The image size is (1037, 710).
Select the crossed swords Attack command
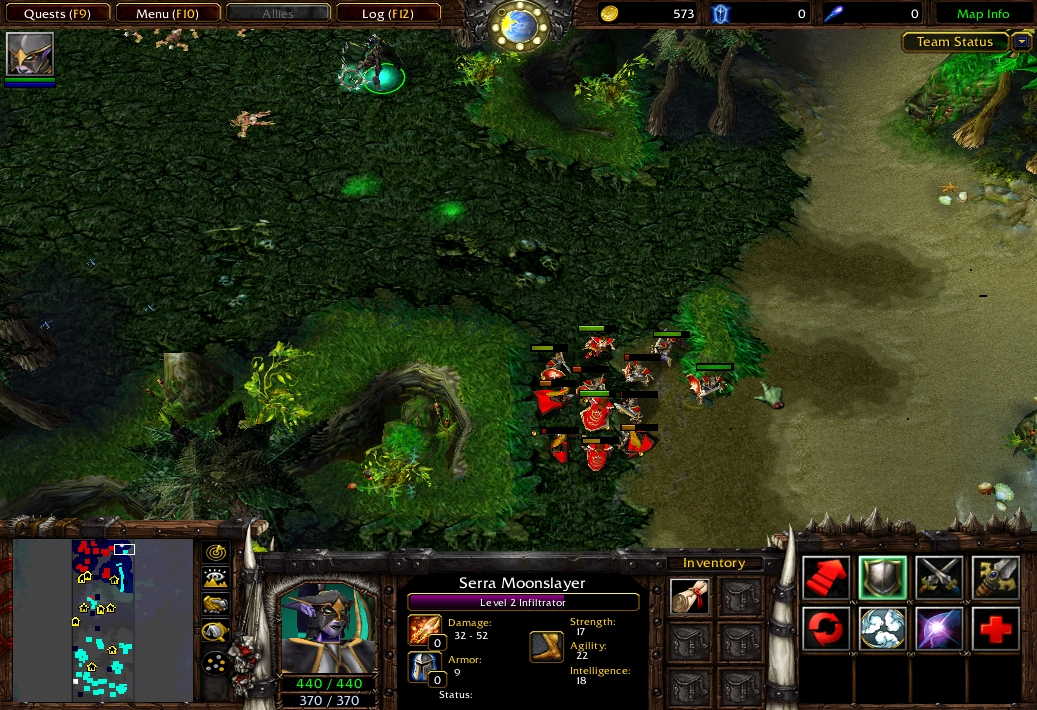point(939,579)
